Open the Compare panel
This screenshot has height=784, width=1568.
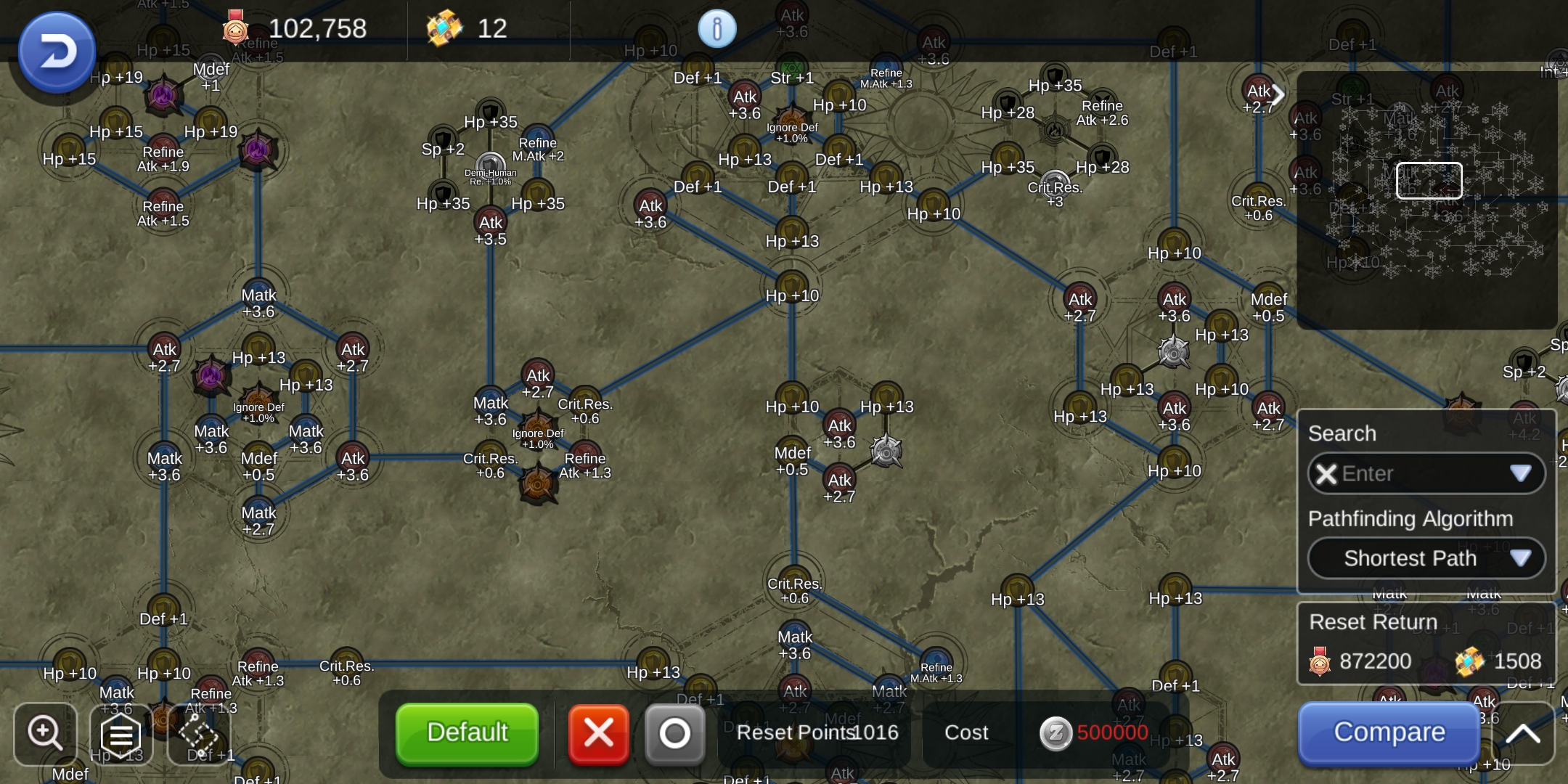click(x=1389, y=732)
